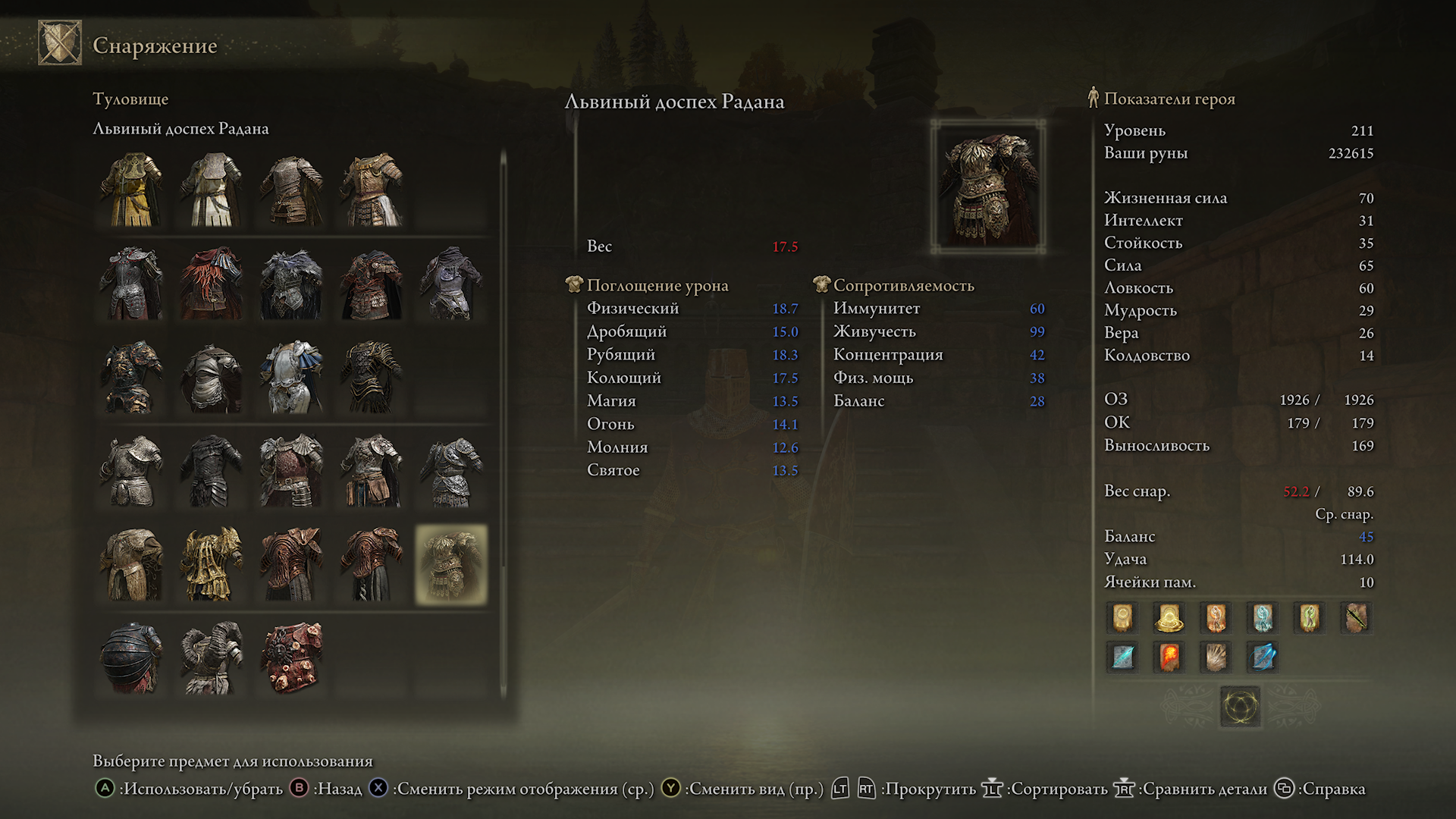Select the golden dome incantation icon

(1169, 618)
